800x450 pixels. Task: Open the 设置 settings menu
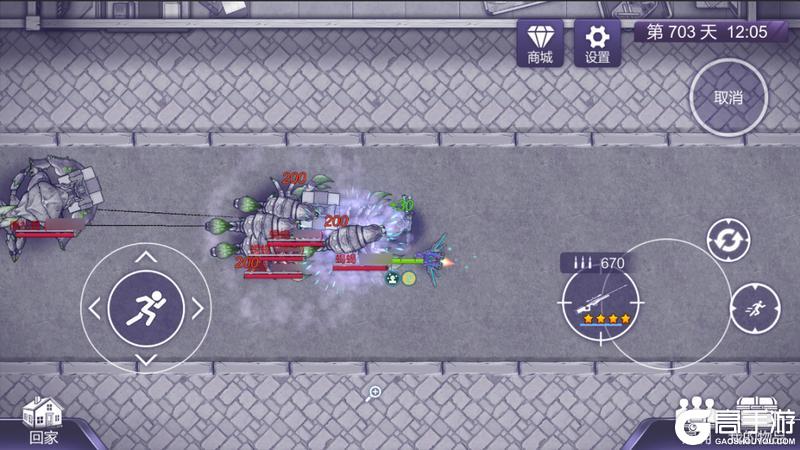click(597, 43)
